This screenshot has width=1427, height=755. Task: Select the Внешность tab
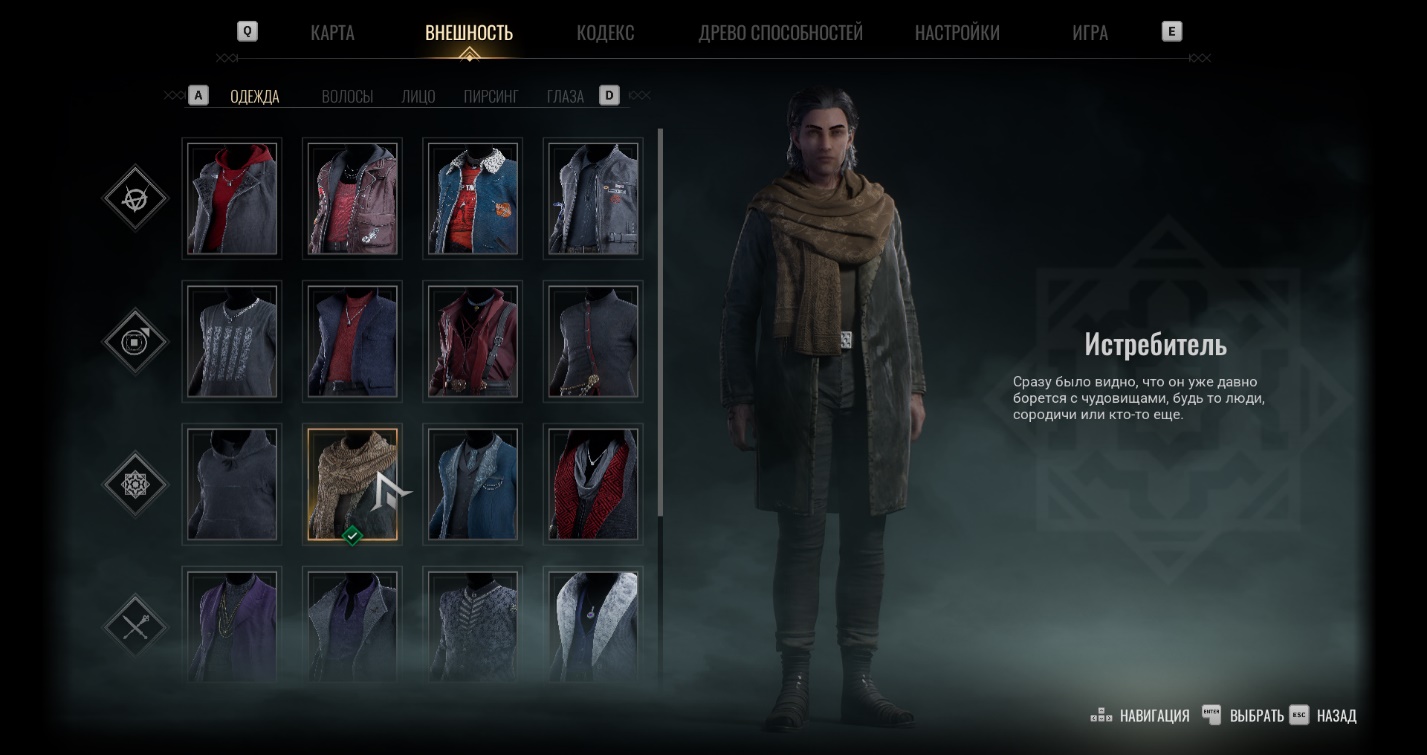tap(469, 33)
